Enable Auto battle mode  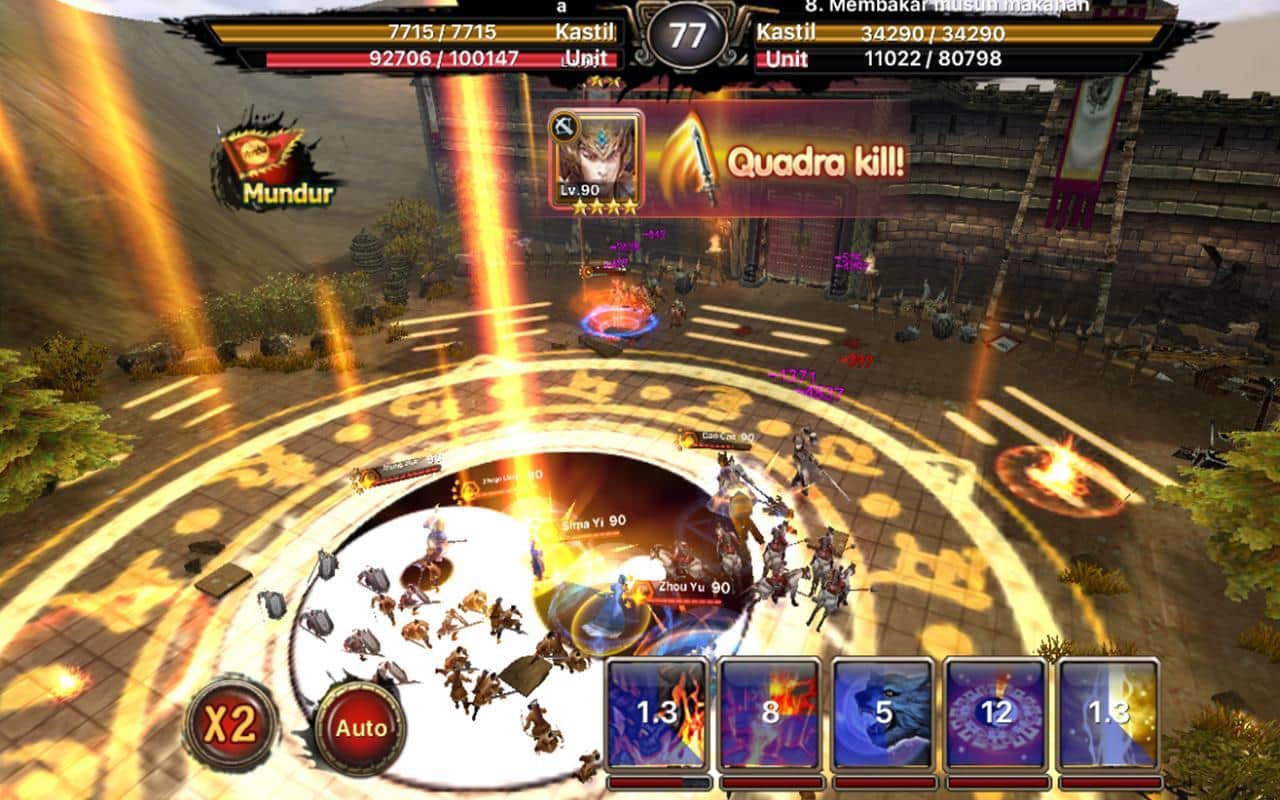point(360,728)
